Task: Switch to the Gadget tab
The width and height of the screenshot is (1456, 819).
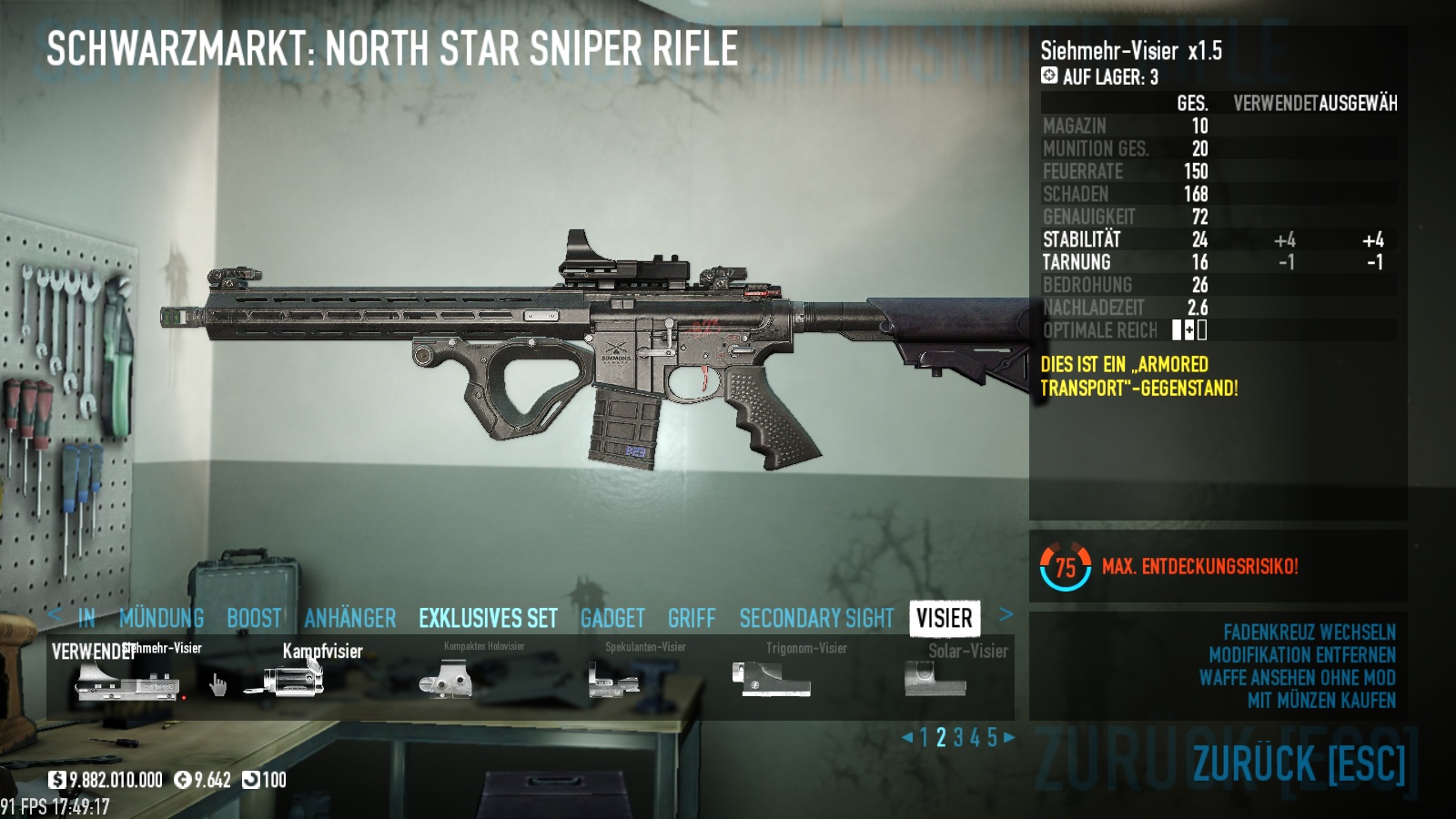Action: 612,619
